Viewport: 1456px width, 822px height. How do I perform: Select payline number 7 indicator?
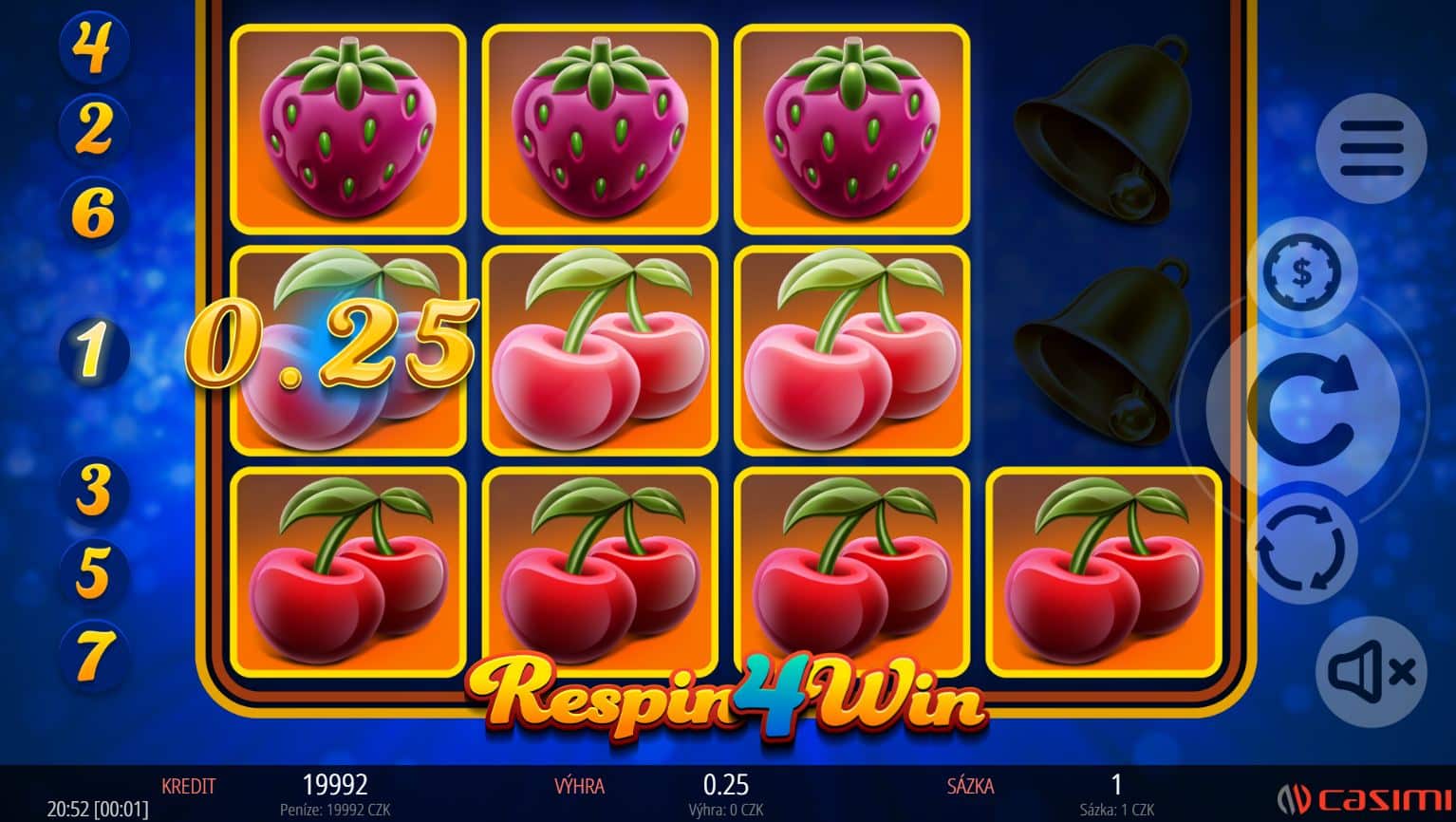click(x=92, y=654)
